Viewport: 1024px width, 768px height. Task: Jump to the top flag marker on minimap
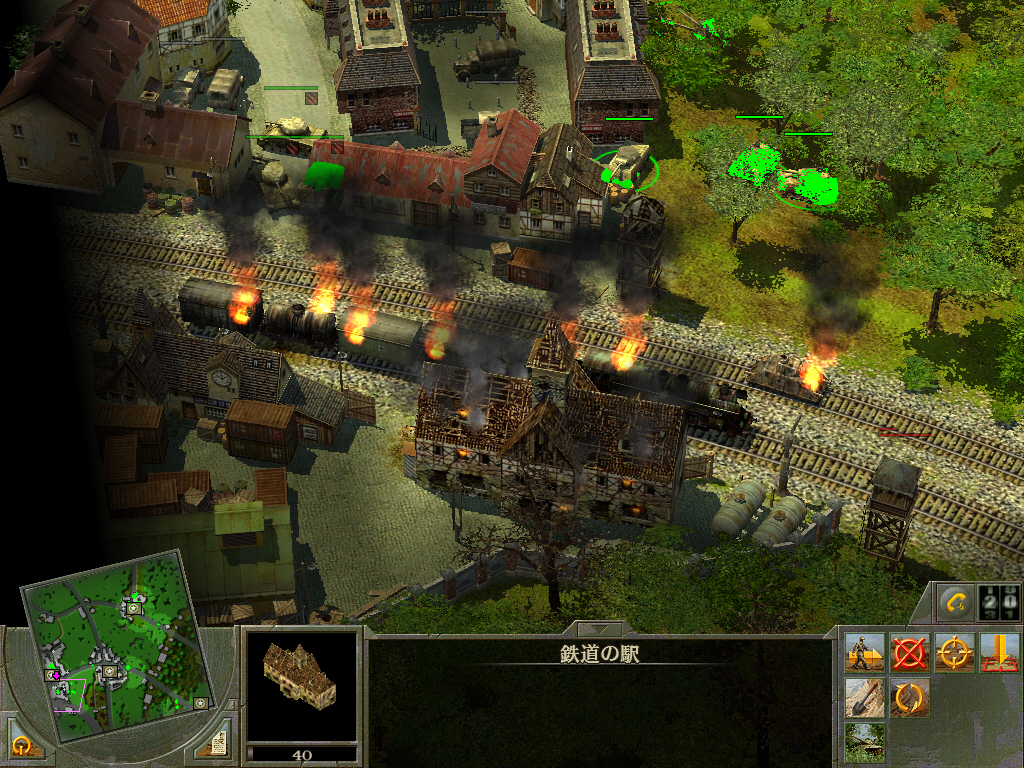coord(134,606)
